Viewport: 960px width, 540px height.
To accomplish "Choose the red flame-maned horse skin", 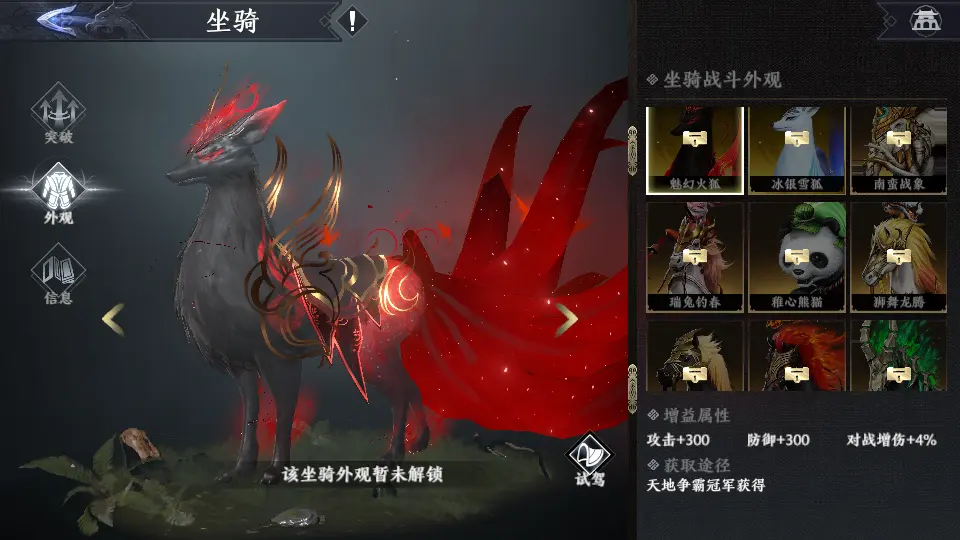I will tap(797, 356).
